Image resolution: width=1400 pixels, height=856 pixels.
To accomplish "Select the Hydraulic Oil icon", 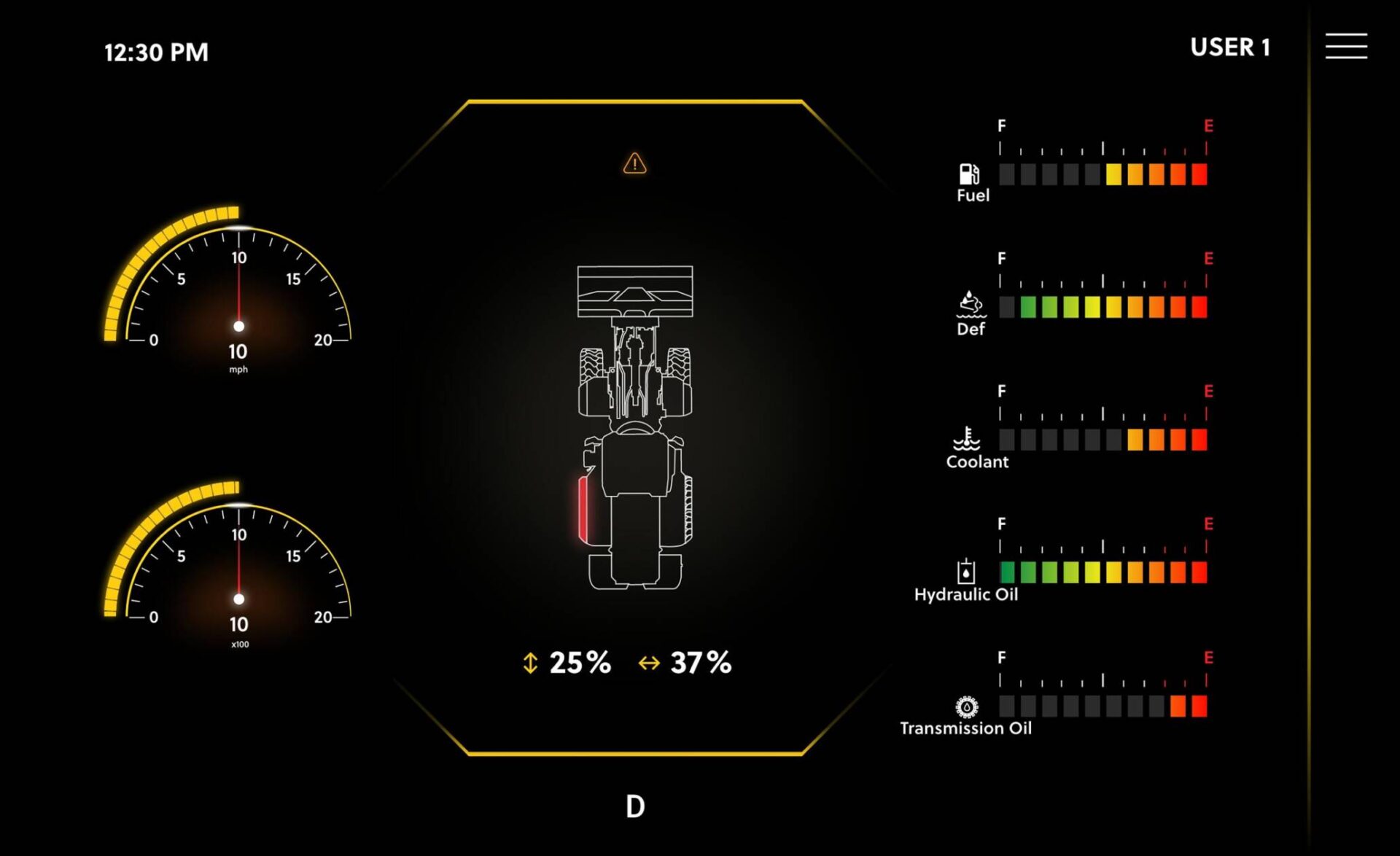I will [x=966, y=572].
